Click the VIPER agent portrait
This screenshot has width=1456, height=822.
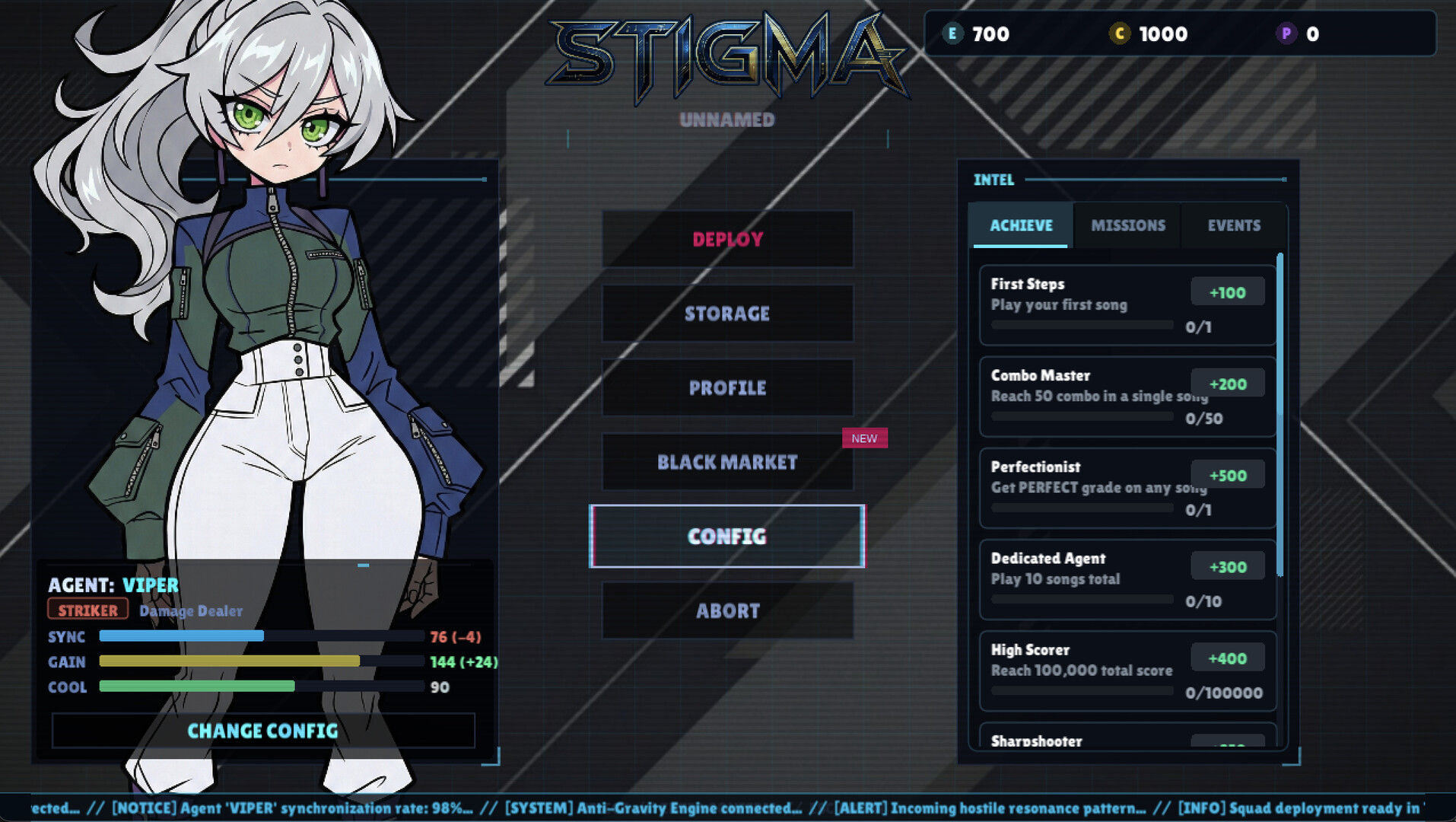point(266,304)
